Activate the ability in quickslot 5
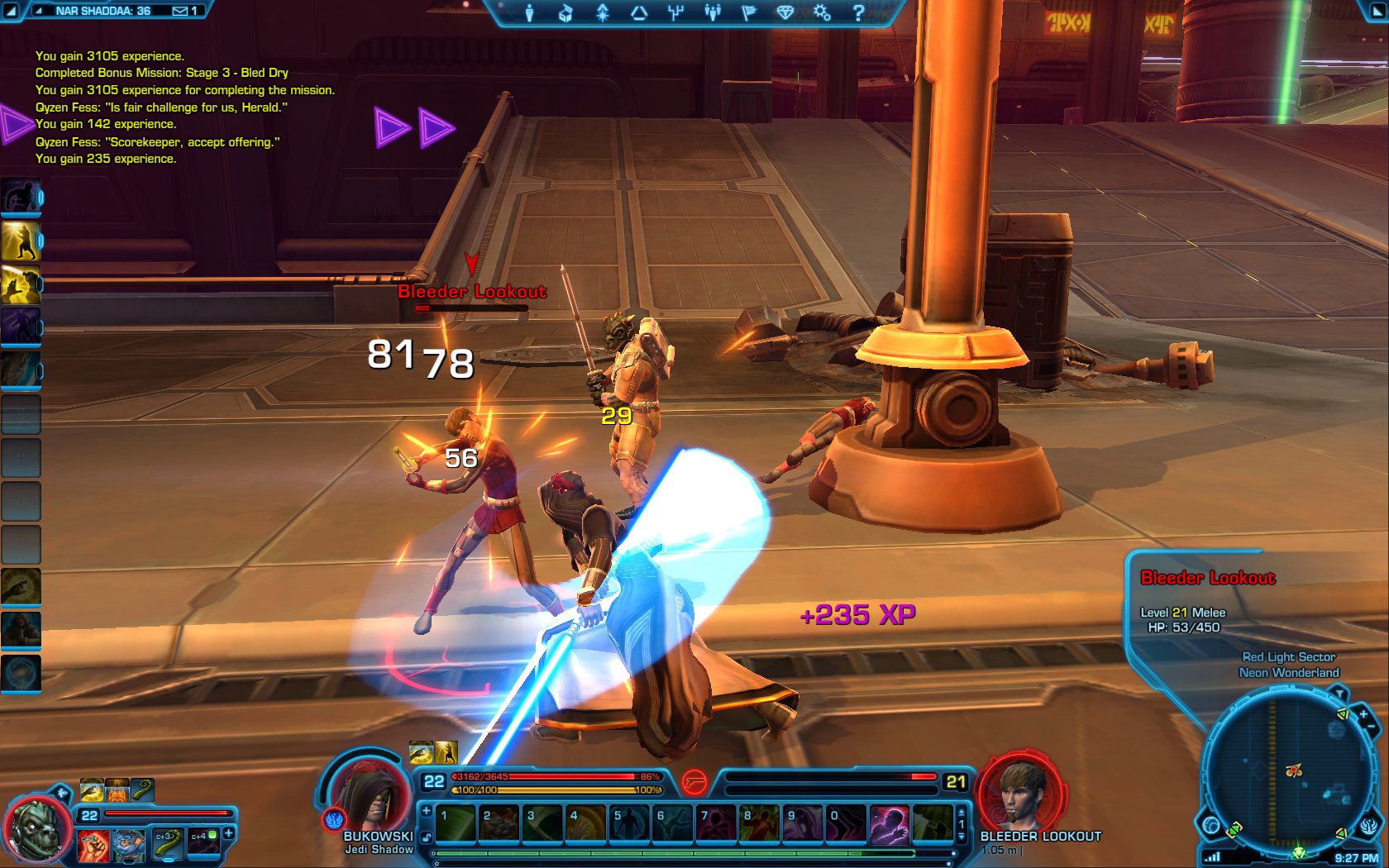The image size is (1389, 868). coord(628,824)
